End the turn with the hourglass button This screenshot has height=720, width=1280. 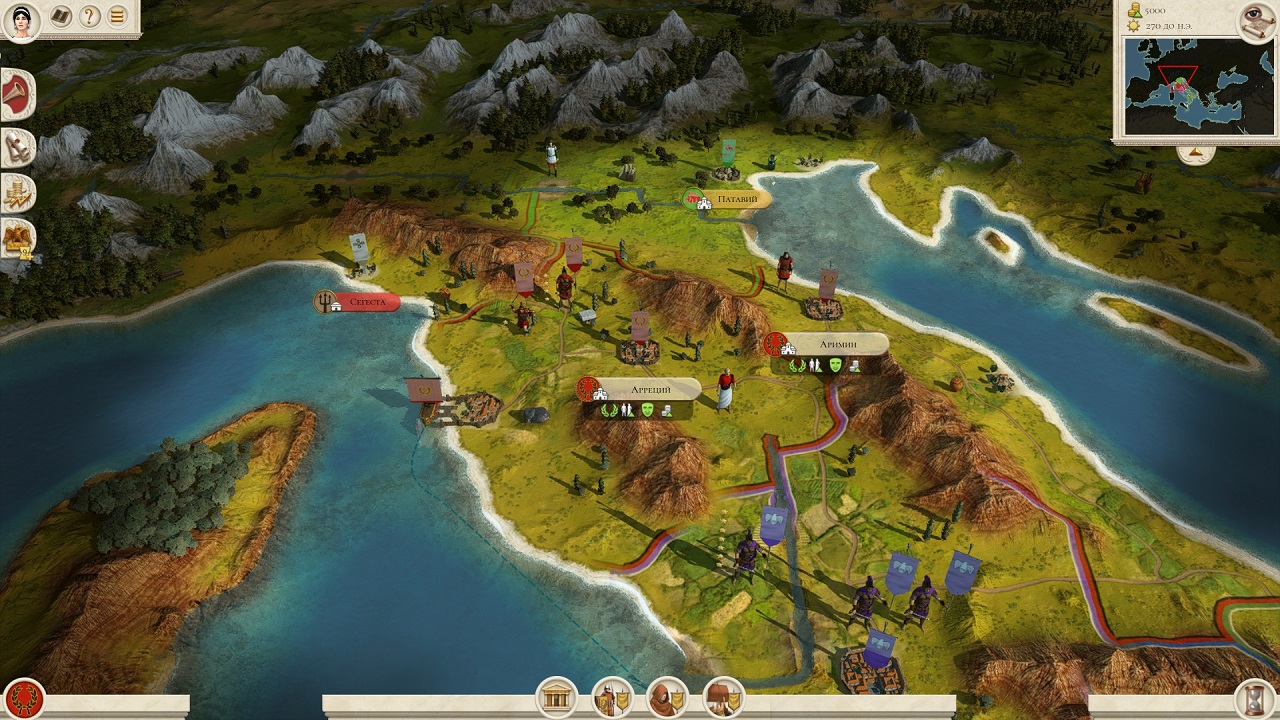1255,698
